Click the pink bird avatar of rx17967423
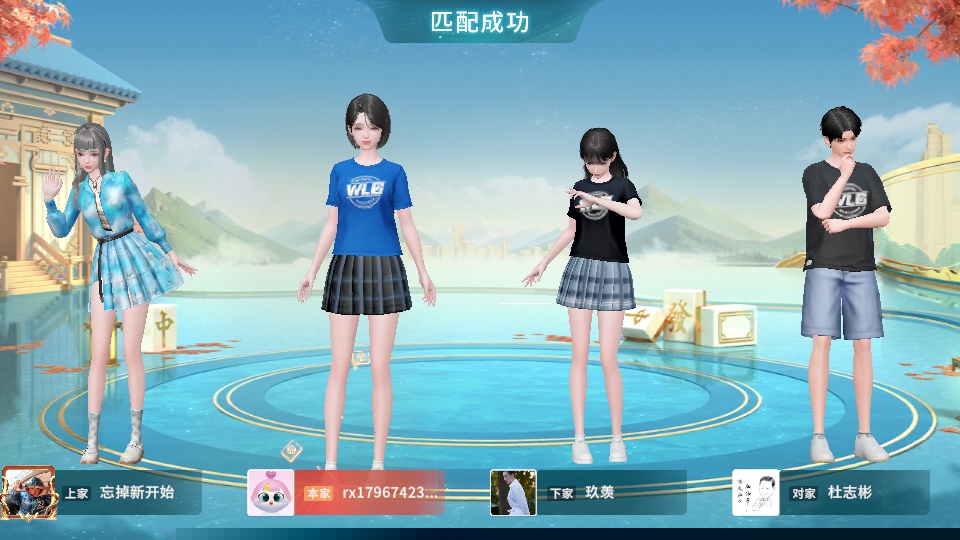This screenshot has height=540, width=960. (270, 492)
